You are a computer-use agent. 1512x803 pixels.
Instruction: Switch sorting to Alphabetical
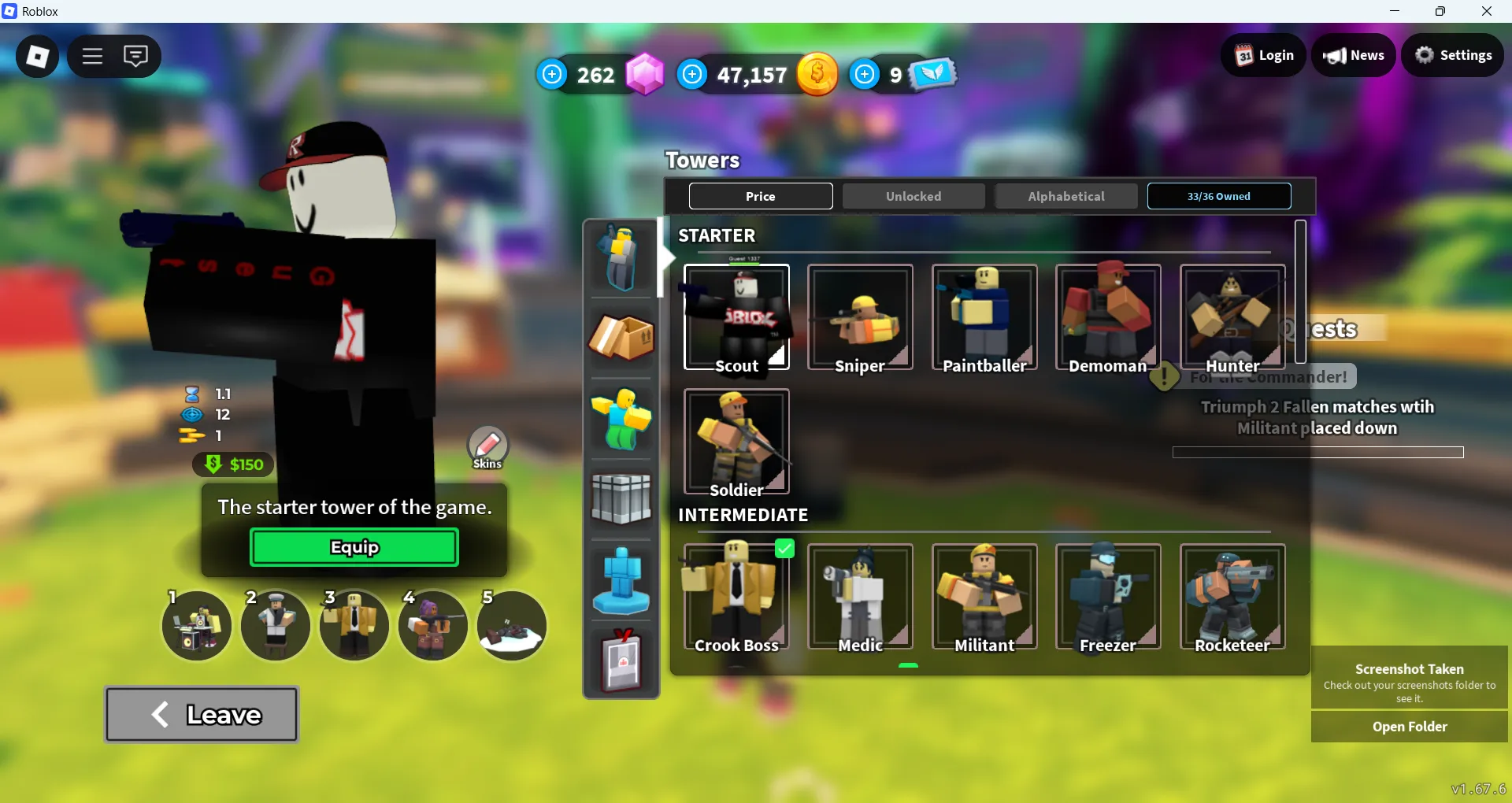tap(1065, 196)
